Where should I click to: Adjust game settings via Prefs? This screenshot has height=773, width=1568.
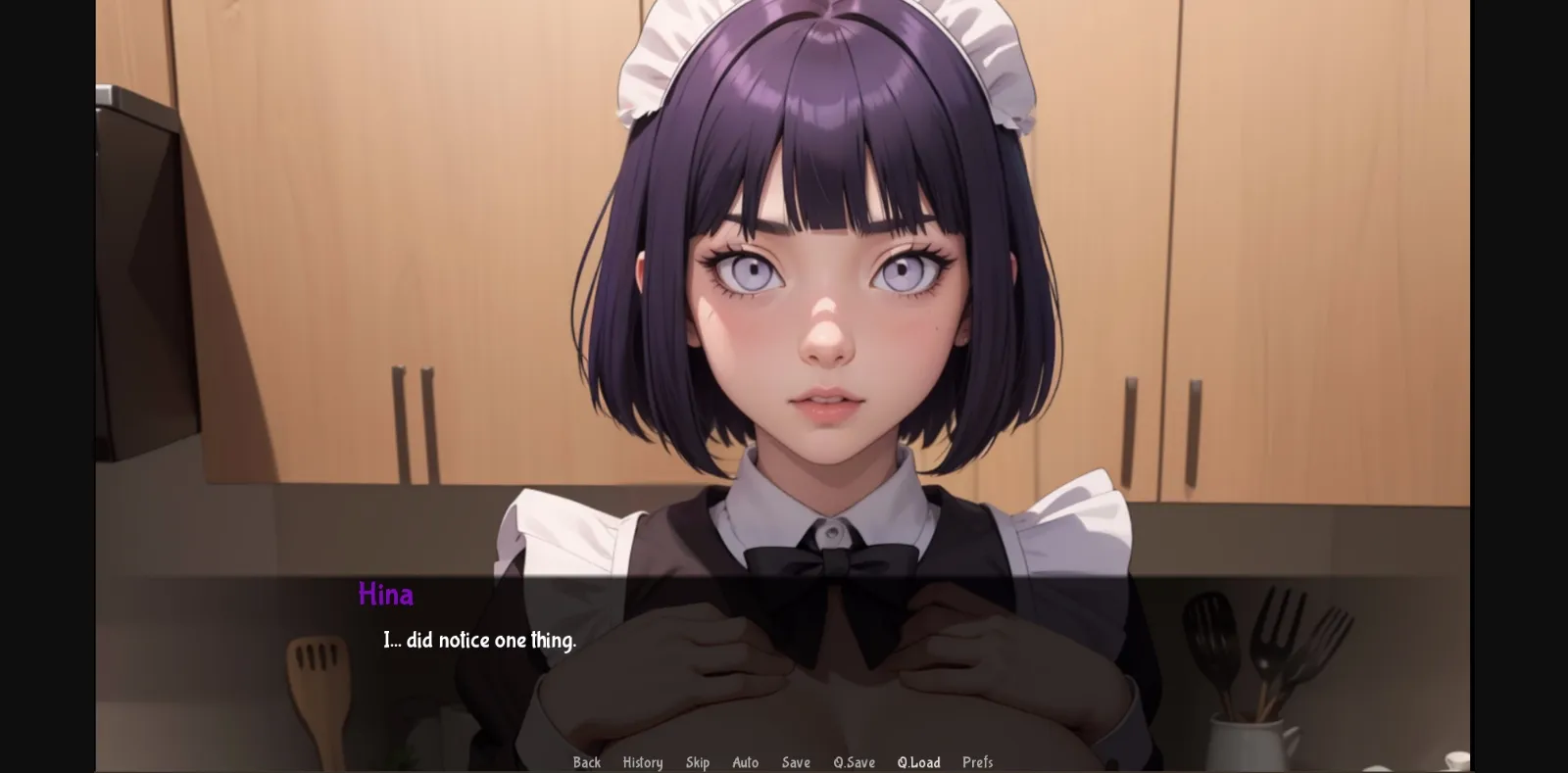[x=978, y=762]
